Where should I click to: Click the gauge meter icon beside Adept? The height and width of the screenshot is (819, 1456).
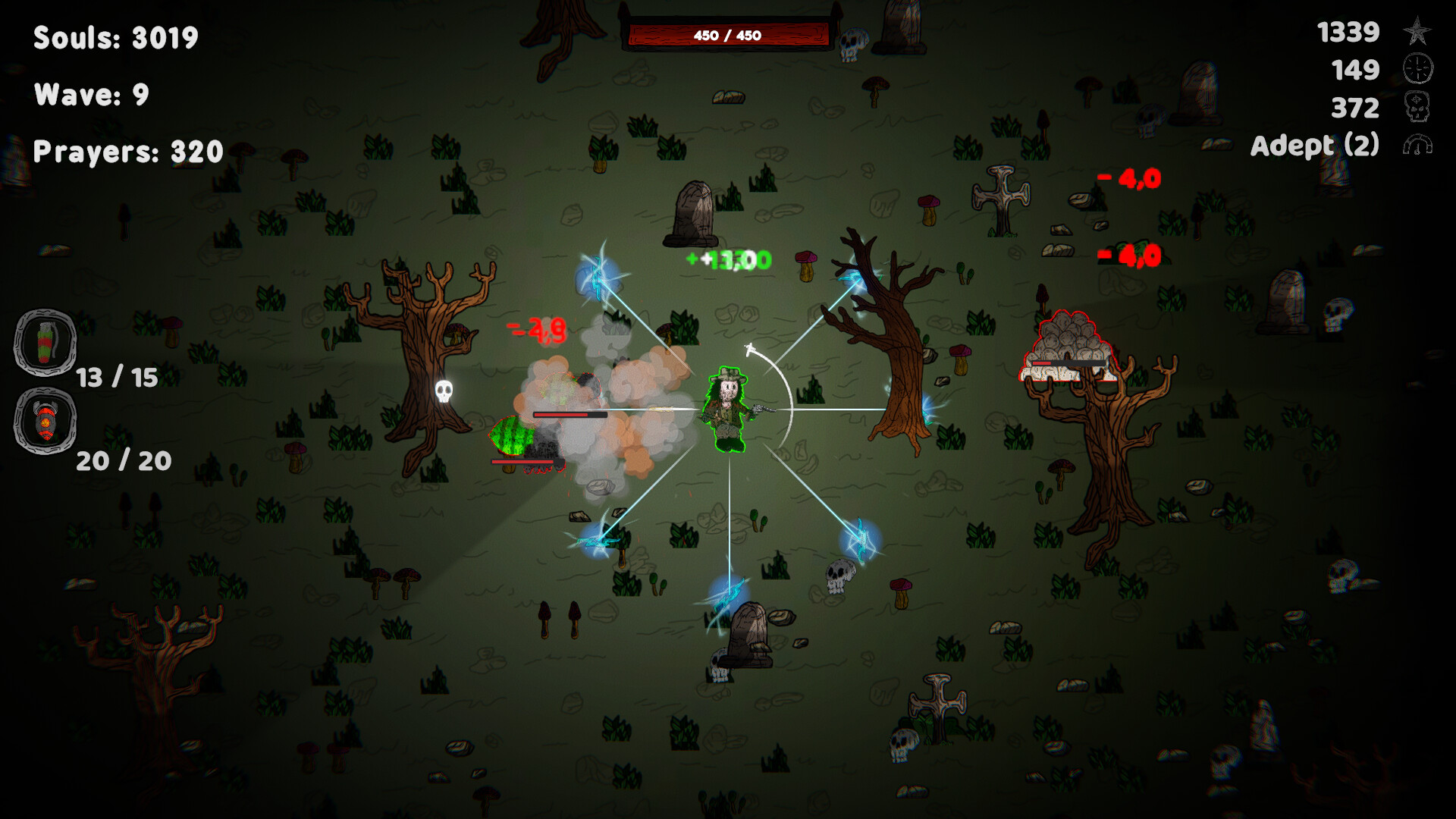point(1420,146)
